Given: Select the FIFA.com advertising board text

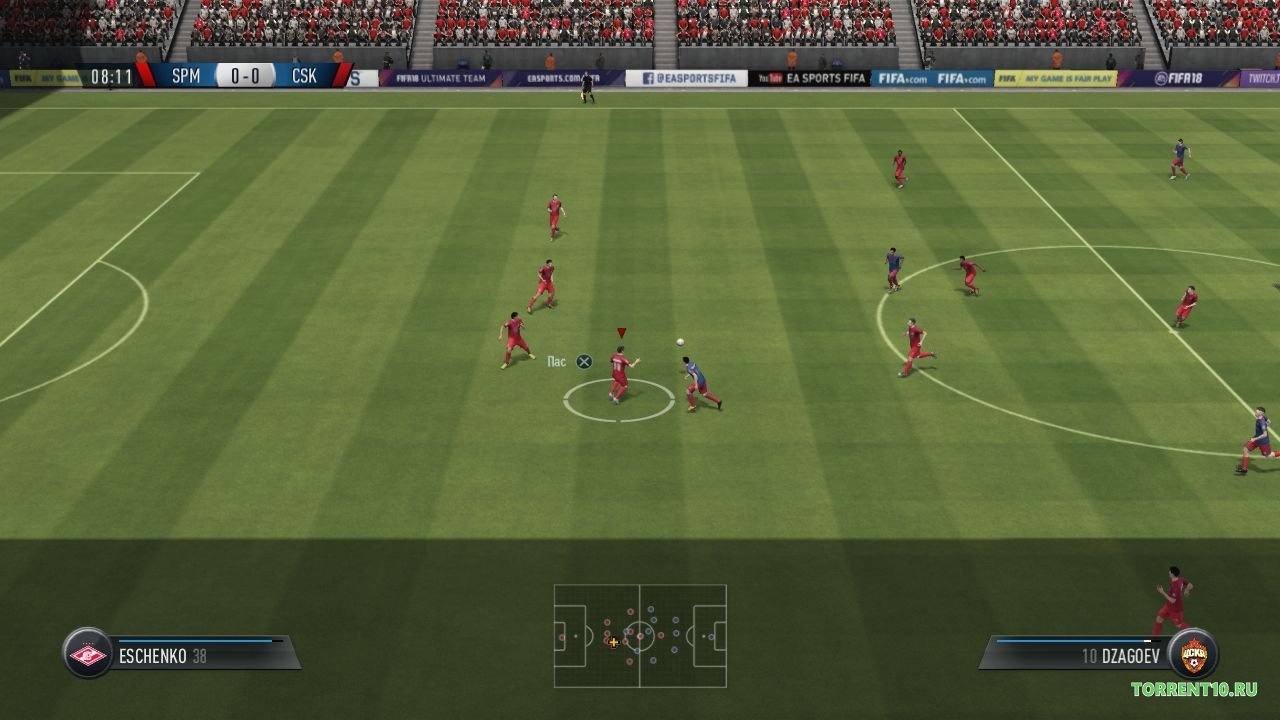Looking at the screenshot, I should pyautogui.click(x=905, y=76).
